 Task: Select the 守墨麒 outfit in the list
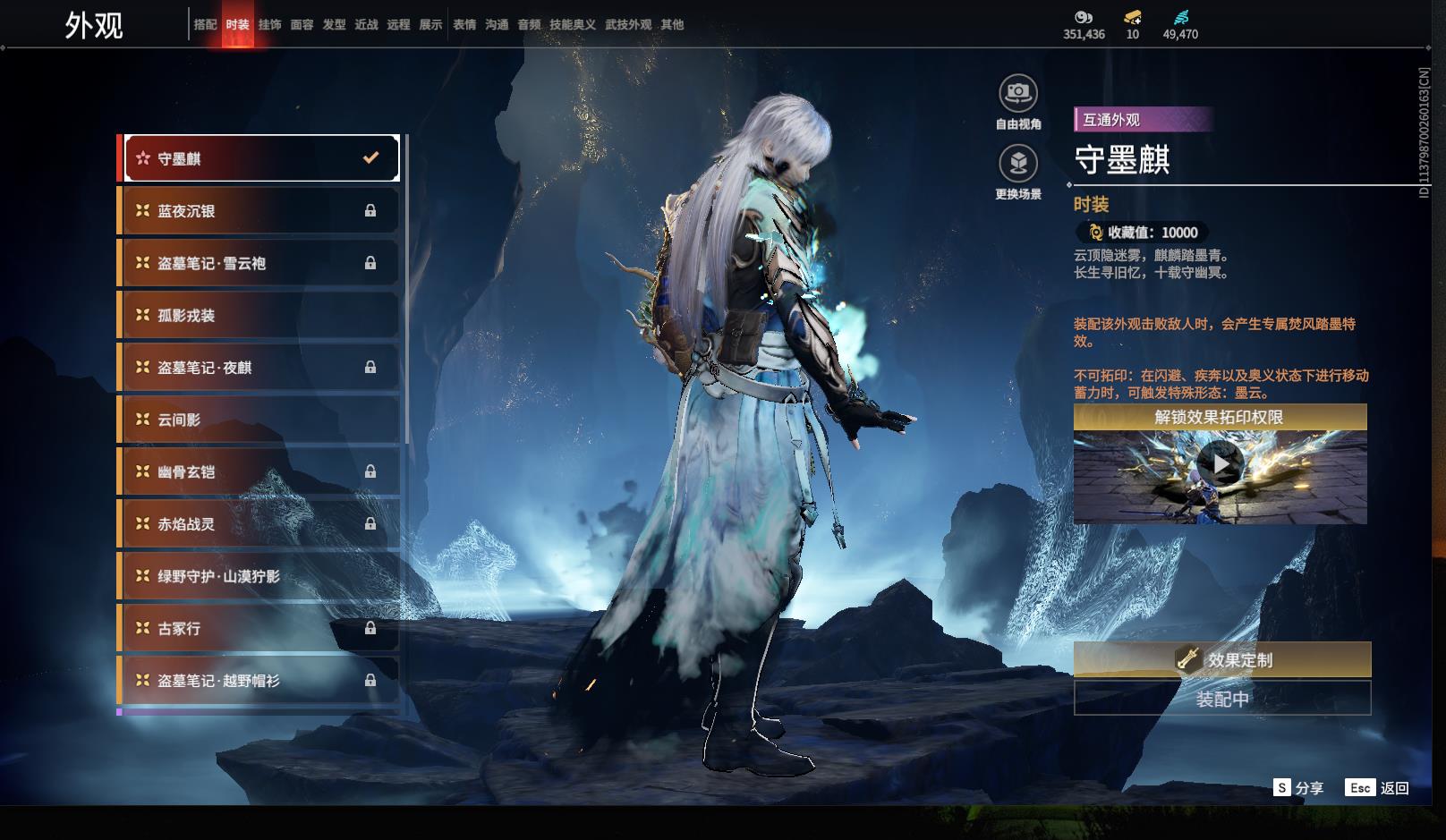(260, 158)
